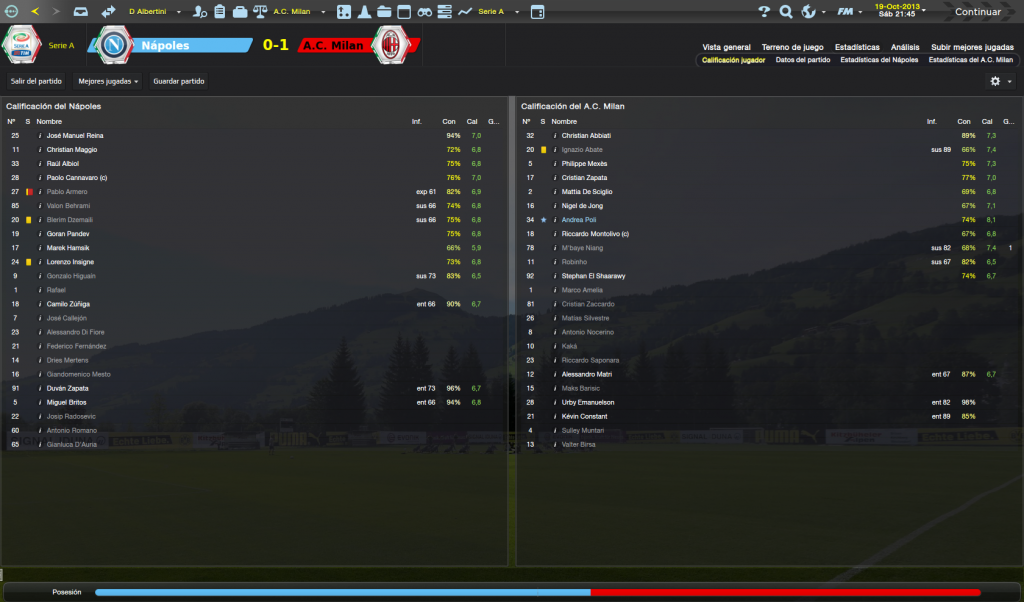Open the magnifying glass search
The height and width of the screenshot is (602, 1024).
pyautogui.click(x=785, y=12)
